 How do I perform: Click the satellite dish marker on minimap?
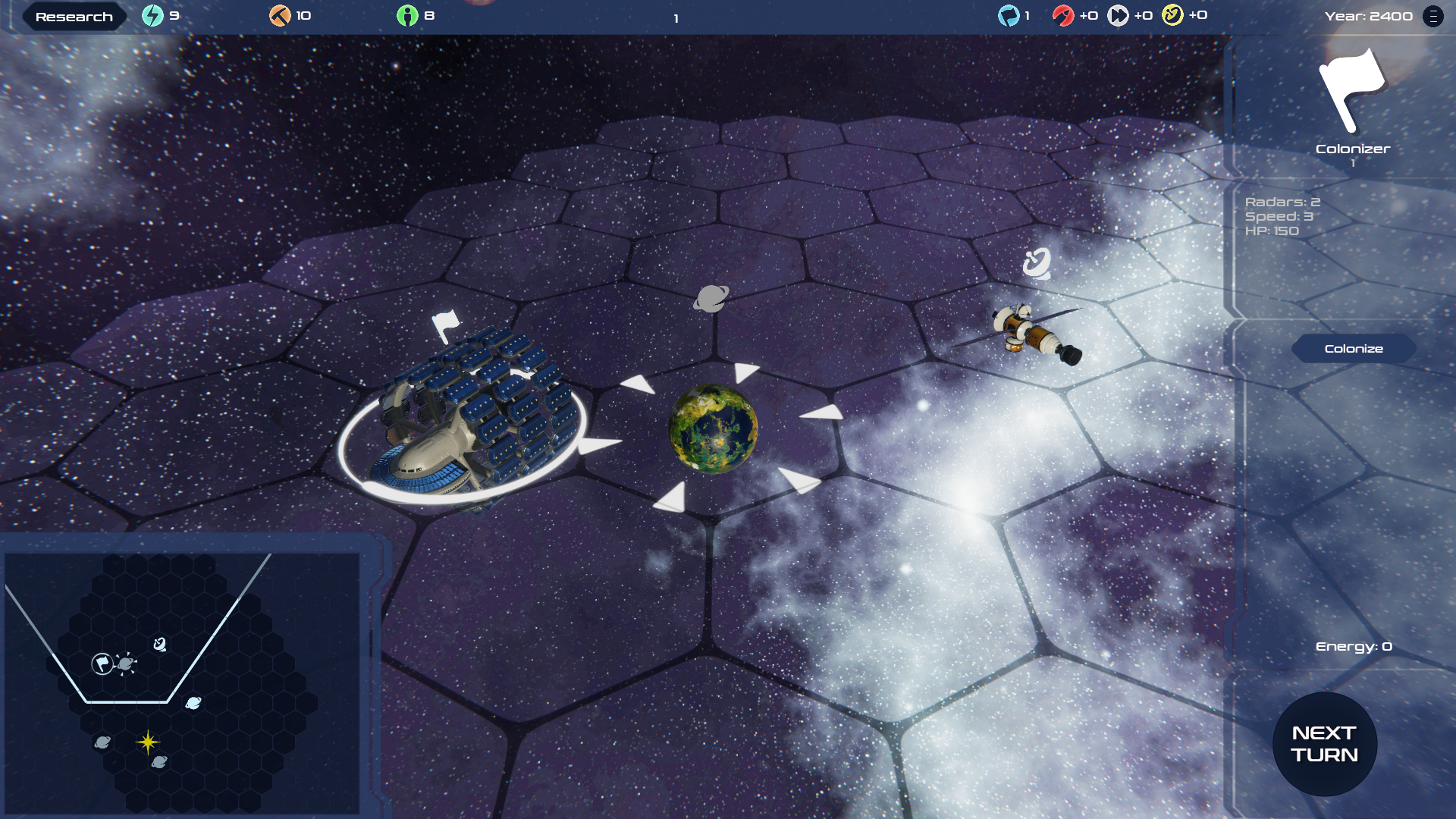160,644
